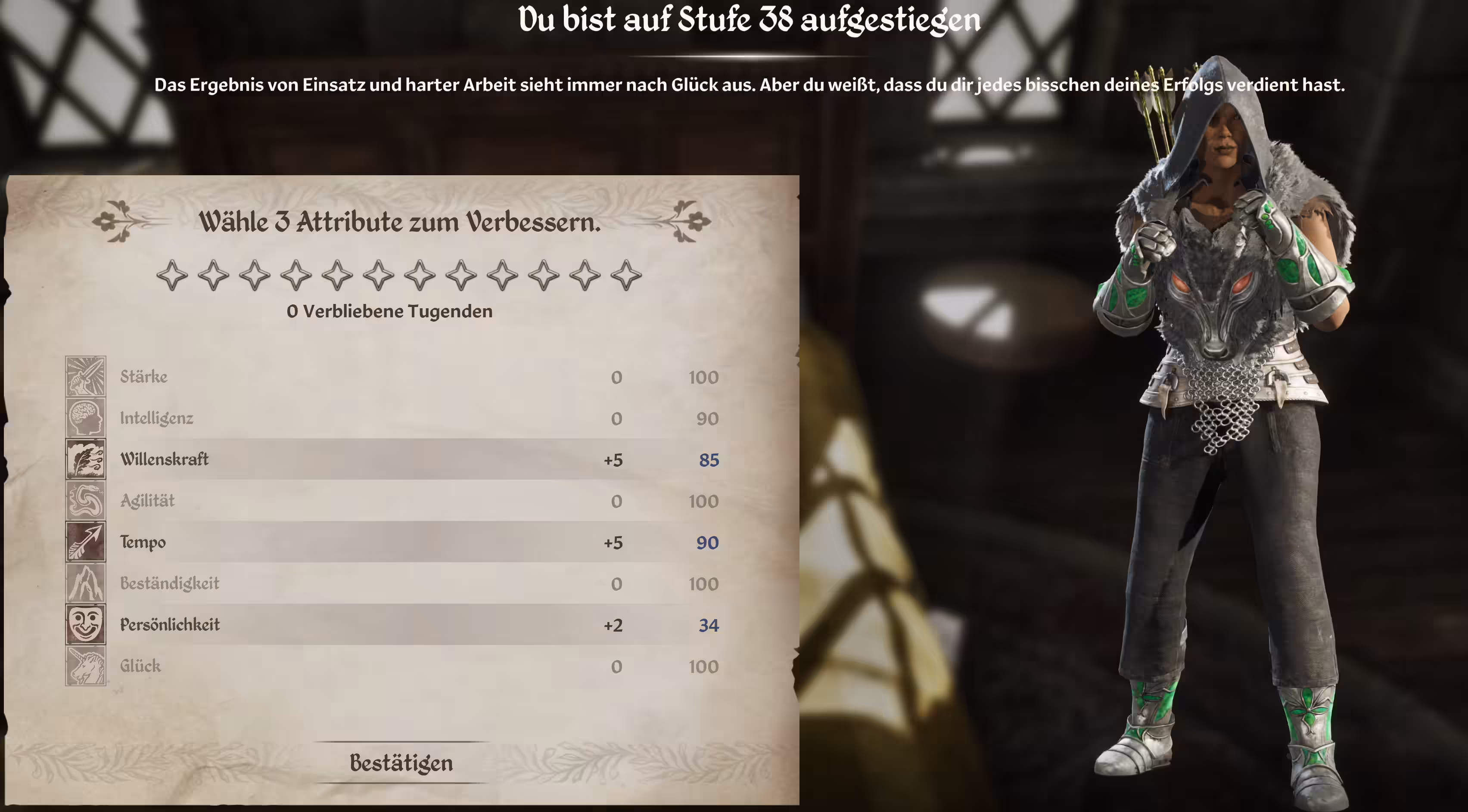
Task: Click the Agilität serpent icon
Action: [85, 501]
